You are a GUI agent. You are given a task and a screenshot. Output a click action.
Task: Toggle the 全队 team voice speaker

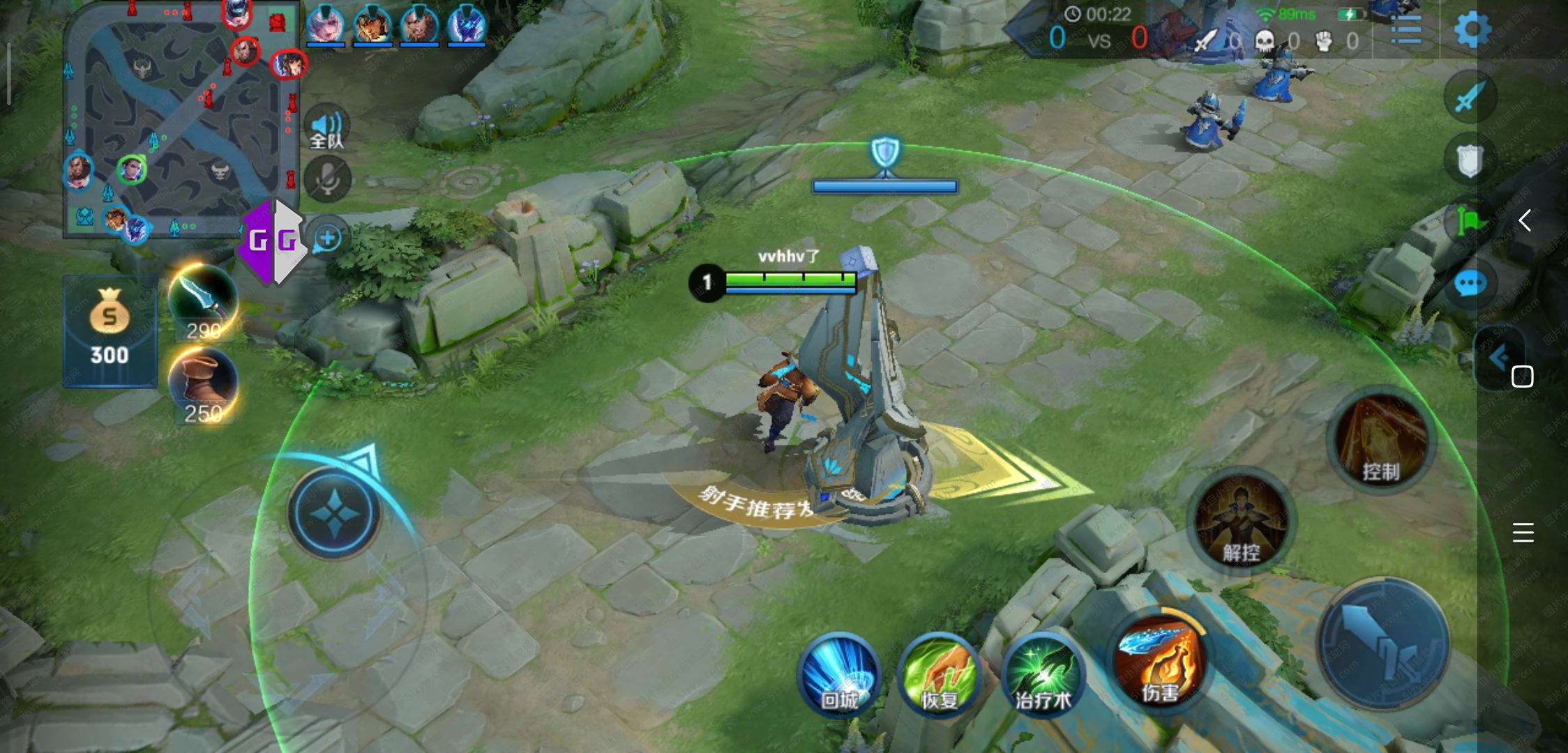pyautogui.click(x=326, y=128)
